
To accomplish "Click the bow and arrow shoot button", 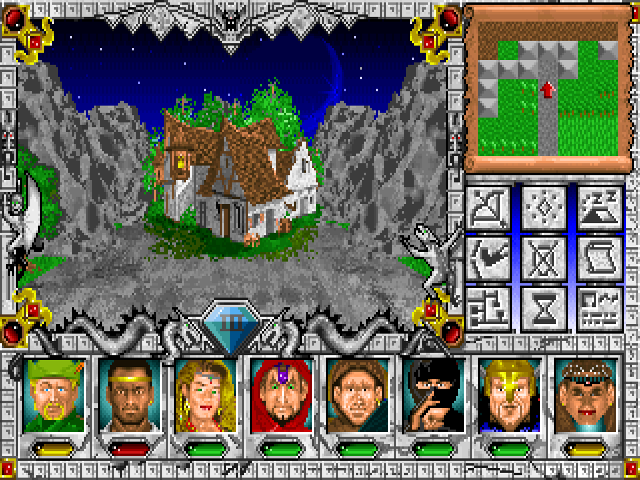I will pos(491,207).
